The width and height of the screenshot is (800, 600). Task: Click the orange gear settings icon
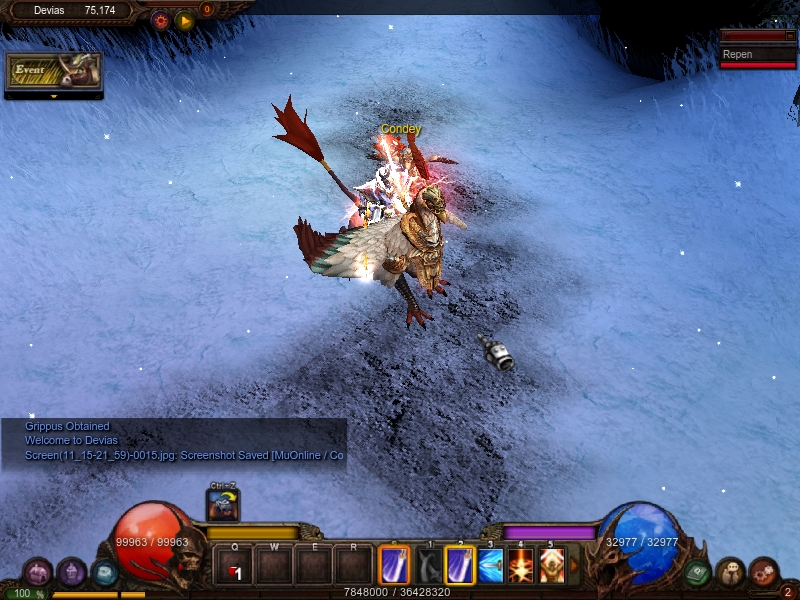pyautogui.click(x=160, y=19)
